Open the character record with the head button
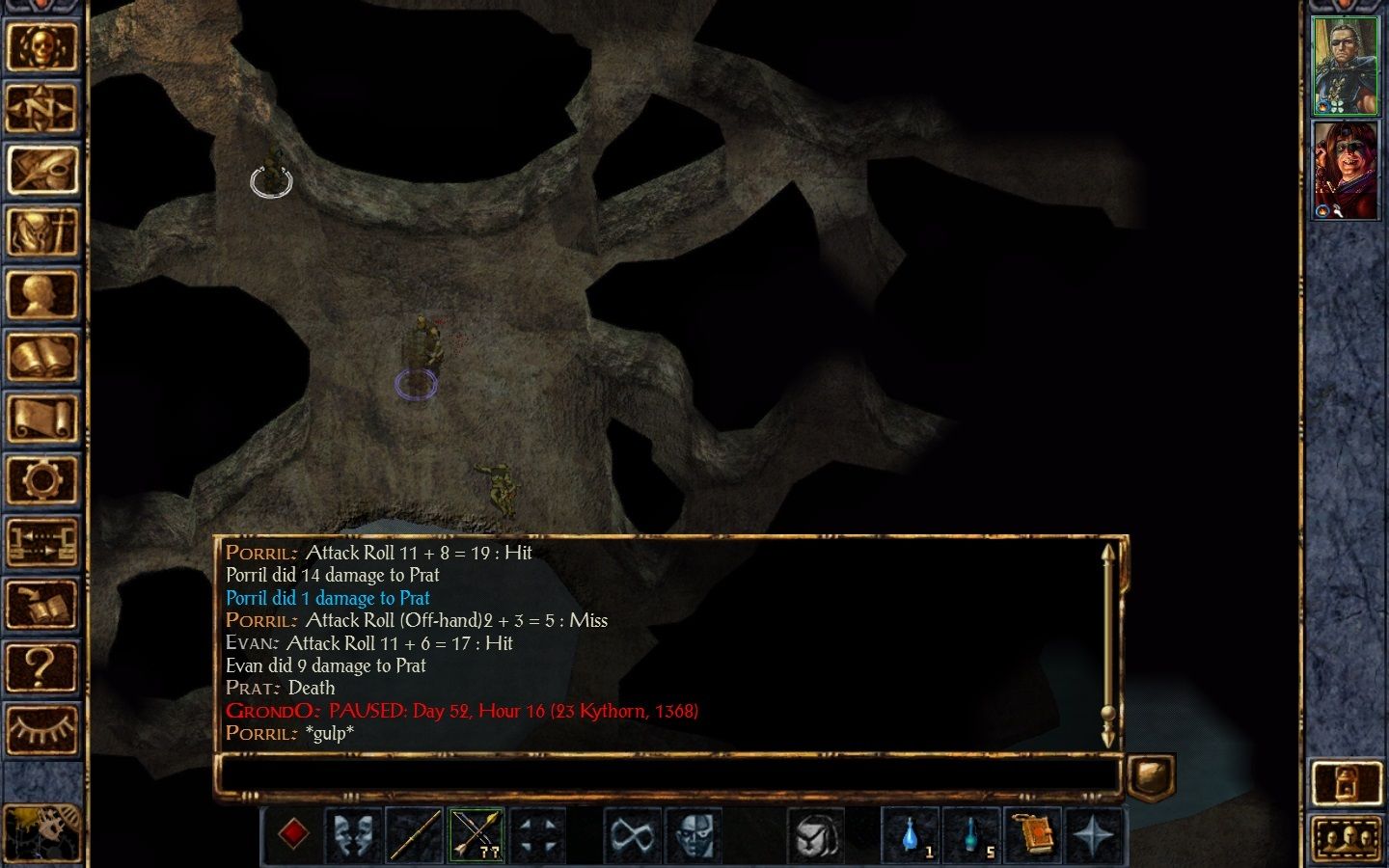The image size is (1389, 868). point(41,295)
